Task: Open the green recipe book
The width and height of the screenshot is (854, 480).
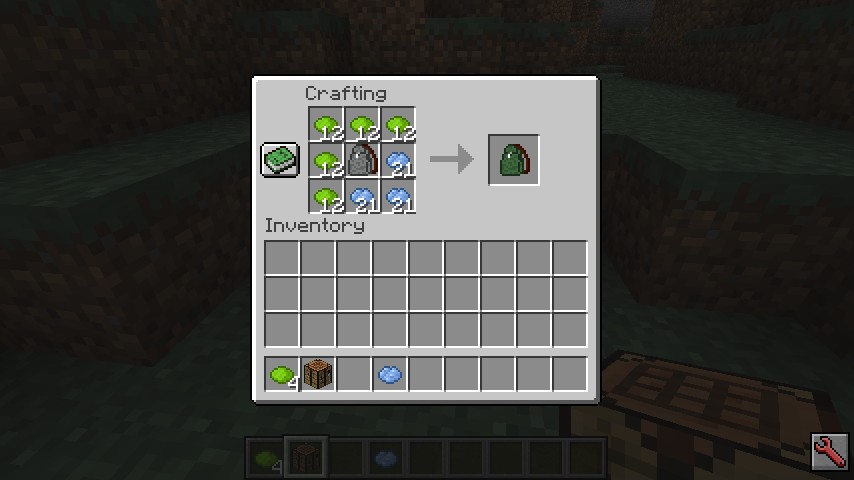Action: pyautogui.click(x=280, y=160)
